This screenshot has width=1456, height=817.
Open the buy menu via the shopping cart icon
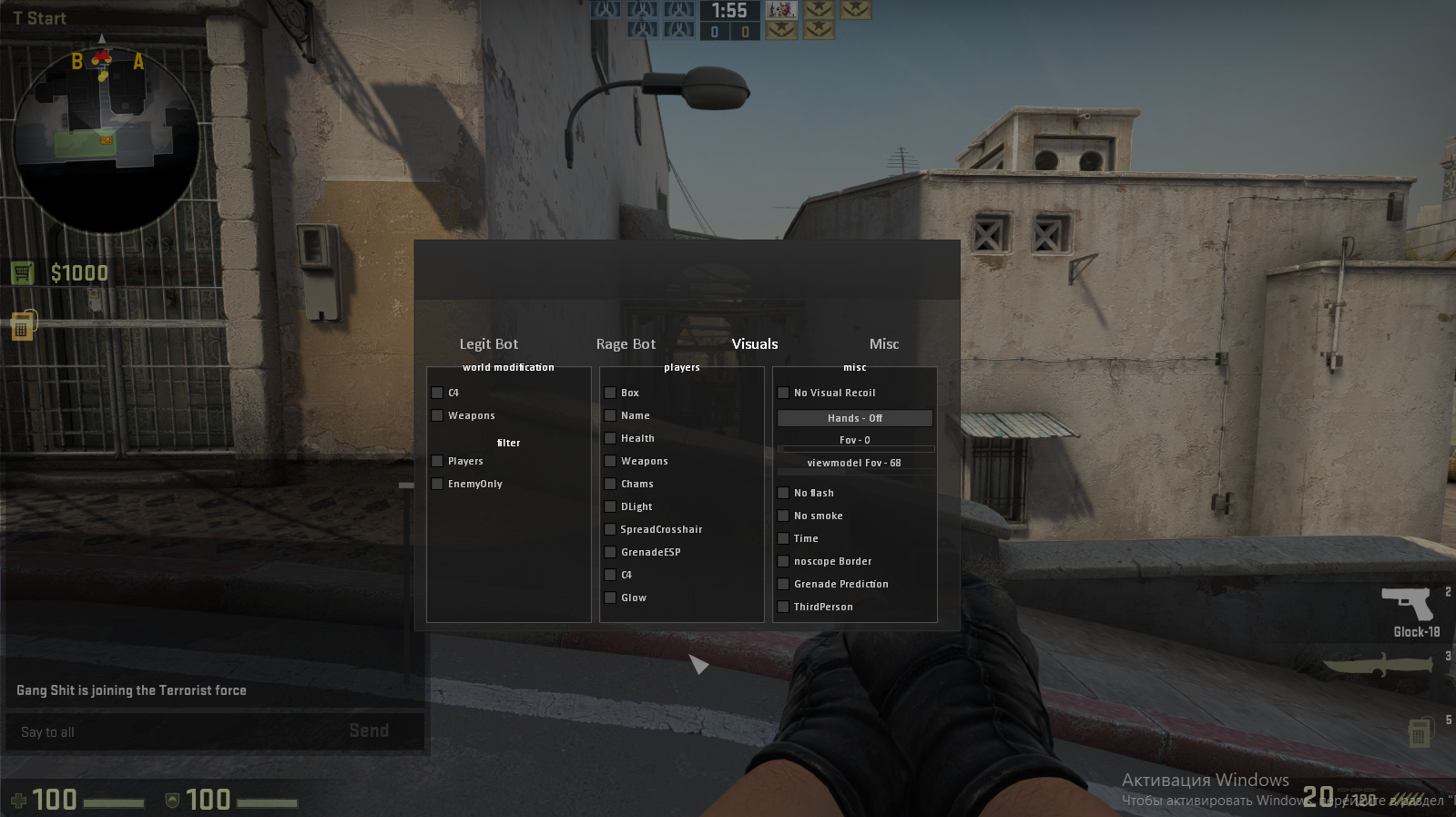click(22, 271)
